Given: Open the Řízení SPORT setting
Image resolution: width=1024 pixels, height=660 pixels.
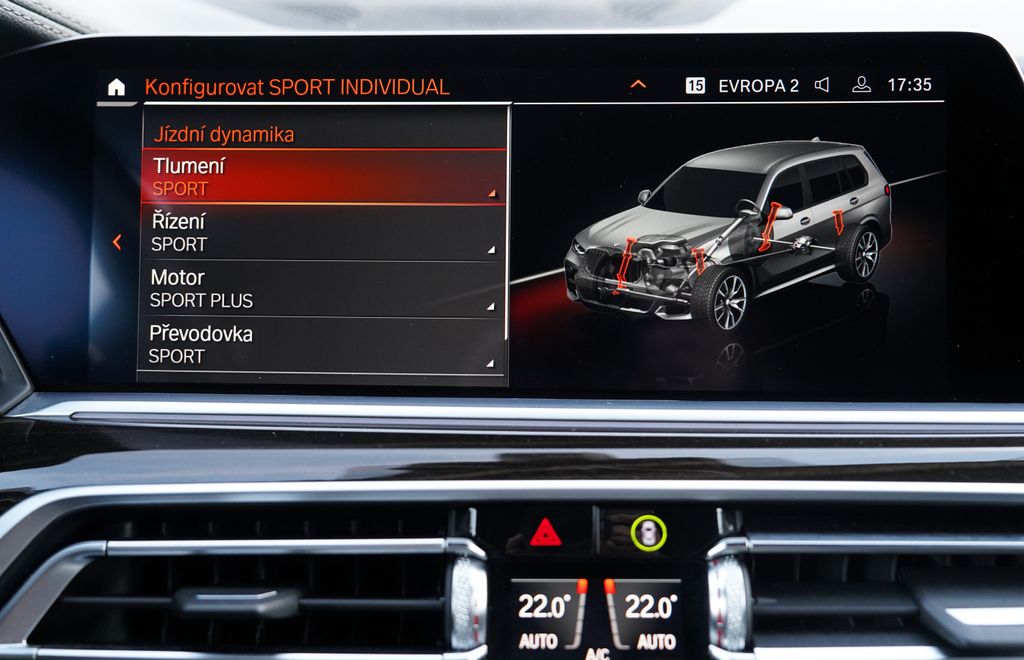Looking at the screenshot, I should [x=322, y=233].
